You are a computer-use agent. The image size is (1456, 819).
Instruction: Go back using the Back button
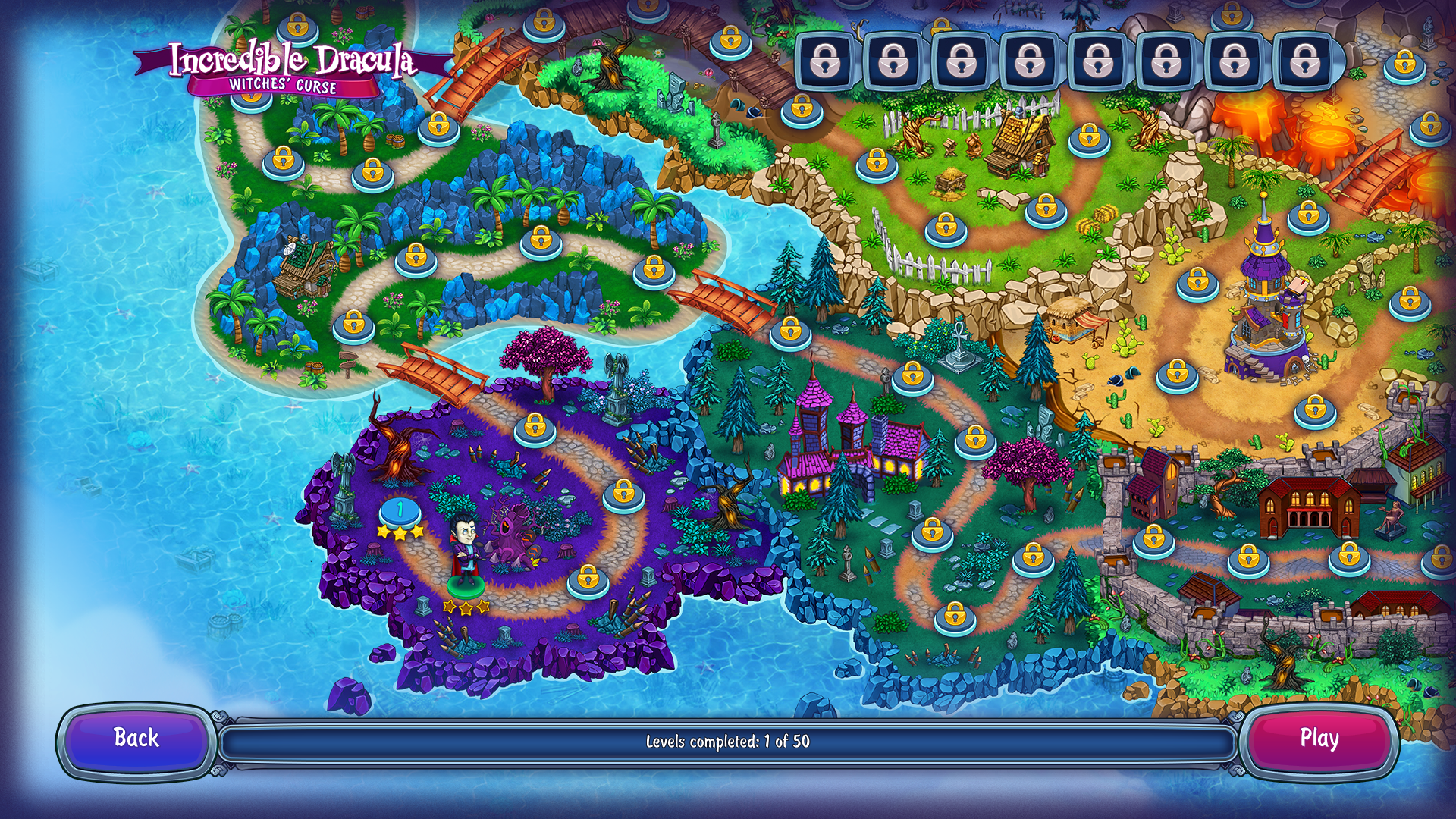tap(136, 739)
